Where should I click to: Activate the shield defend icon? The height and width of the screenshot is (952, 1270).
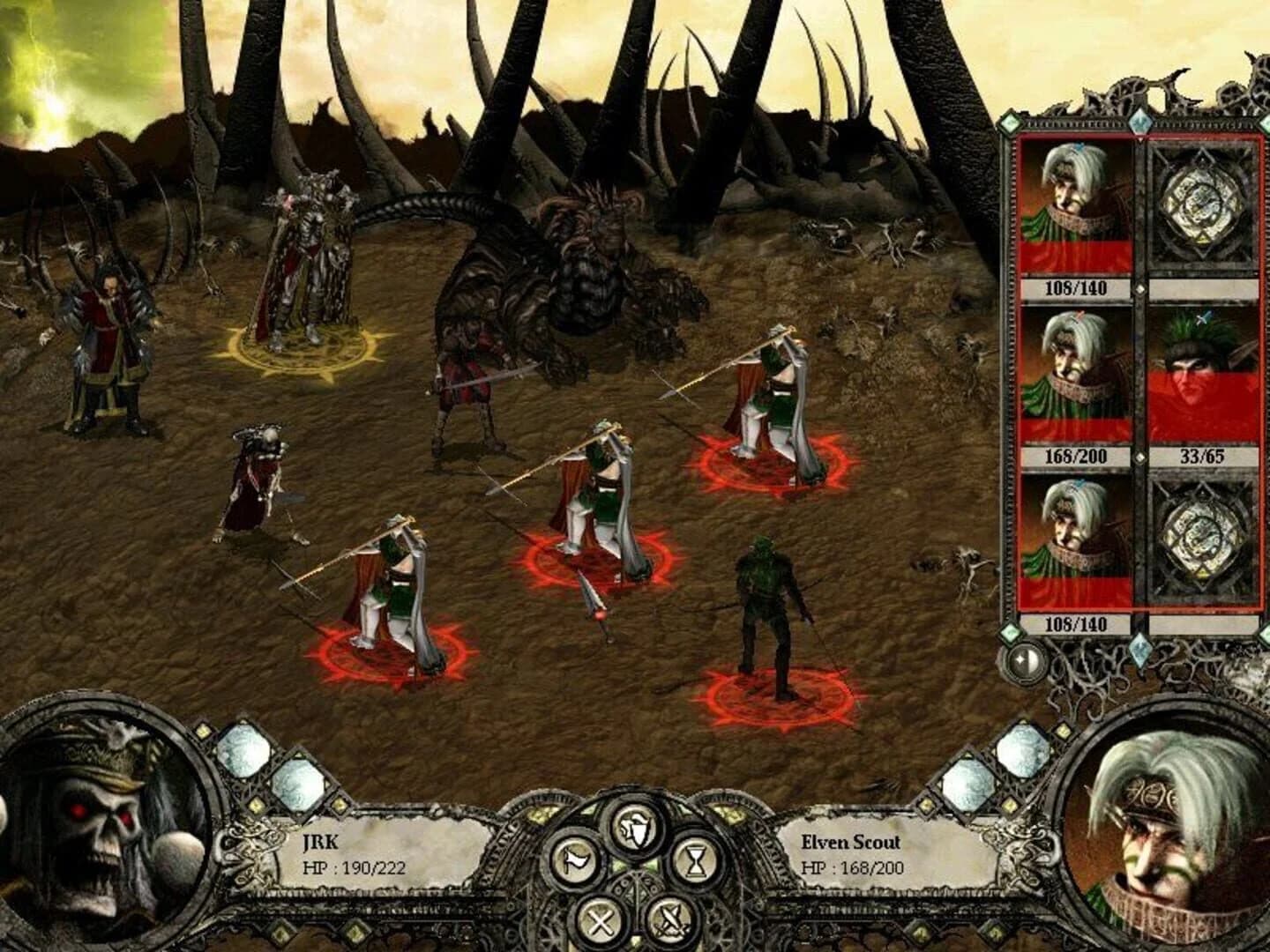pos(636,829)
